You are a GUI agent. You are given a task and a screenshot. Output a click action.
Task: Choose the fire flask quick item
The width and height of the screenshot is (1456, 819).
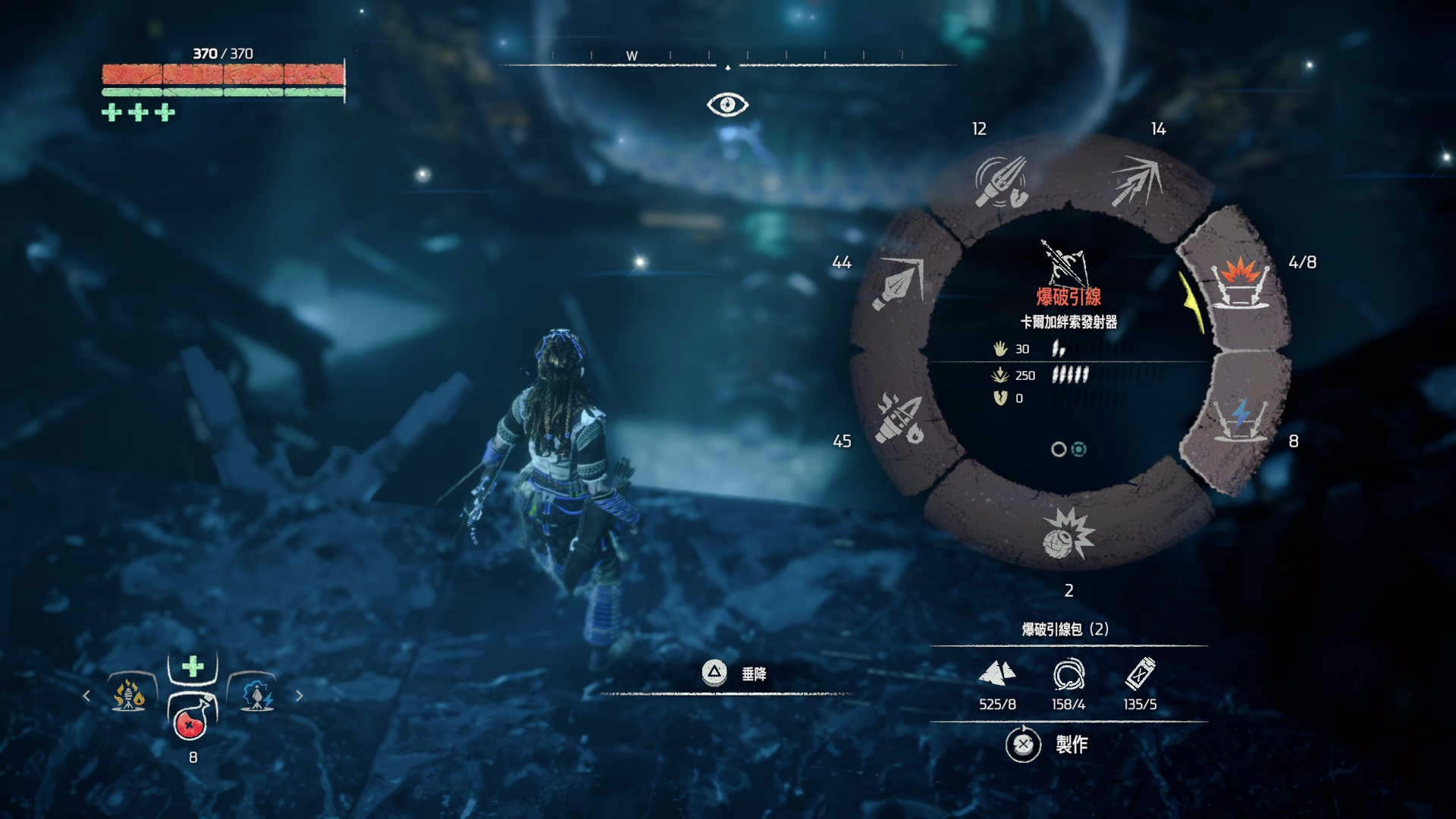tap(129, 695)
